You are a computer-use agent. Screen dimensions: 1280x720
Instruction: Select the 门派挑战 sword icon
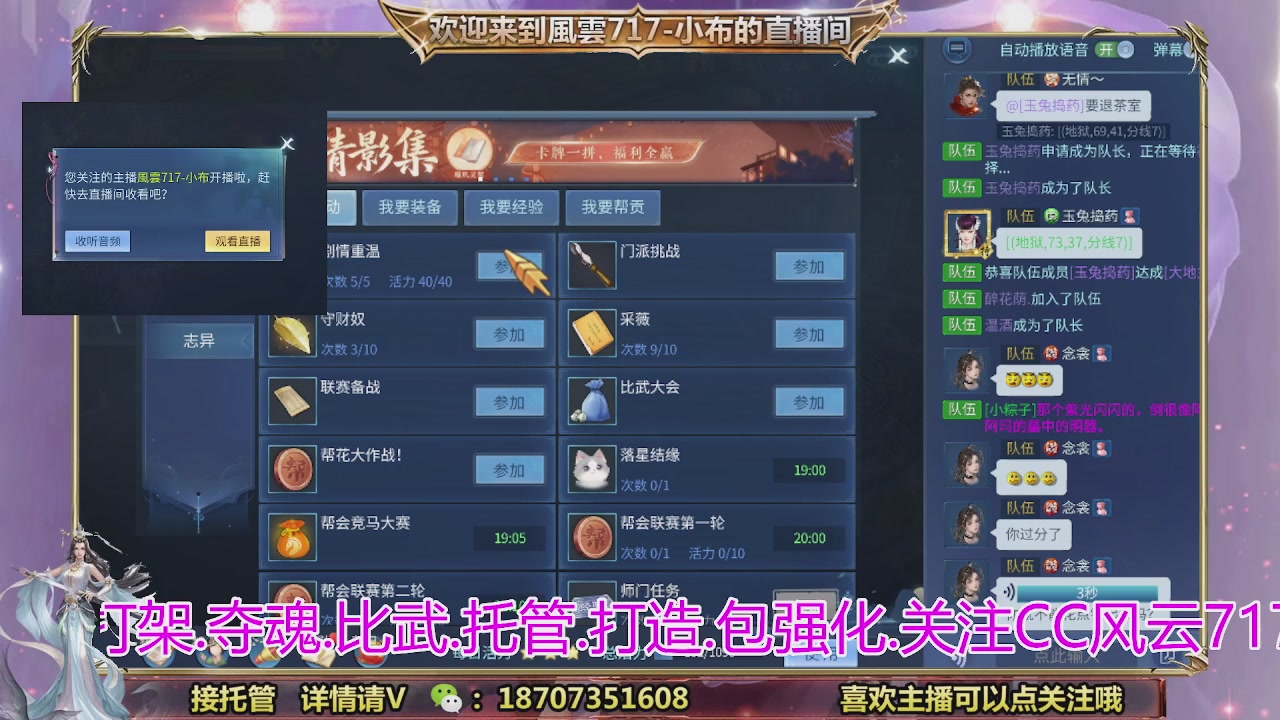click(592, 266)
